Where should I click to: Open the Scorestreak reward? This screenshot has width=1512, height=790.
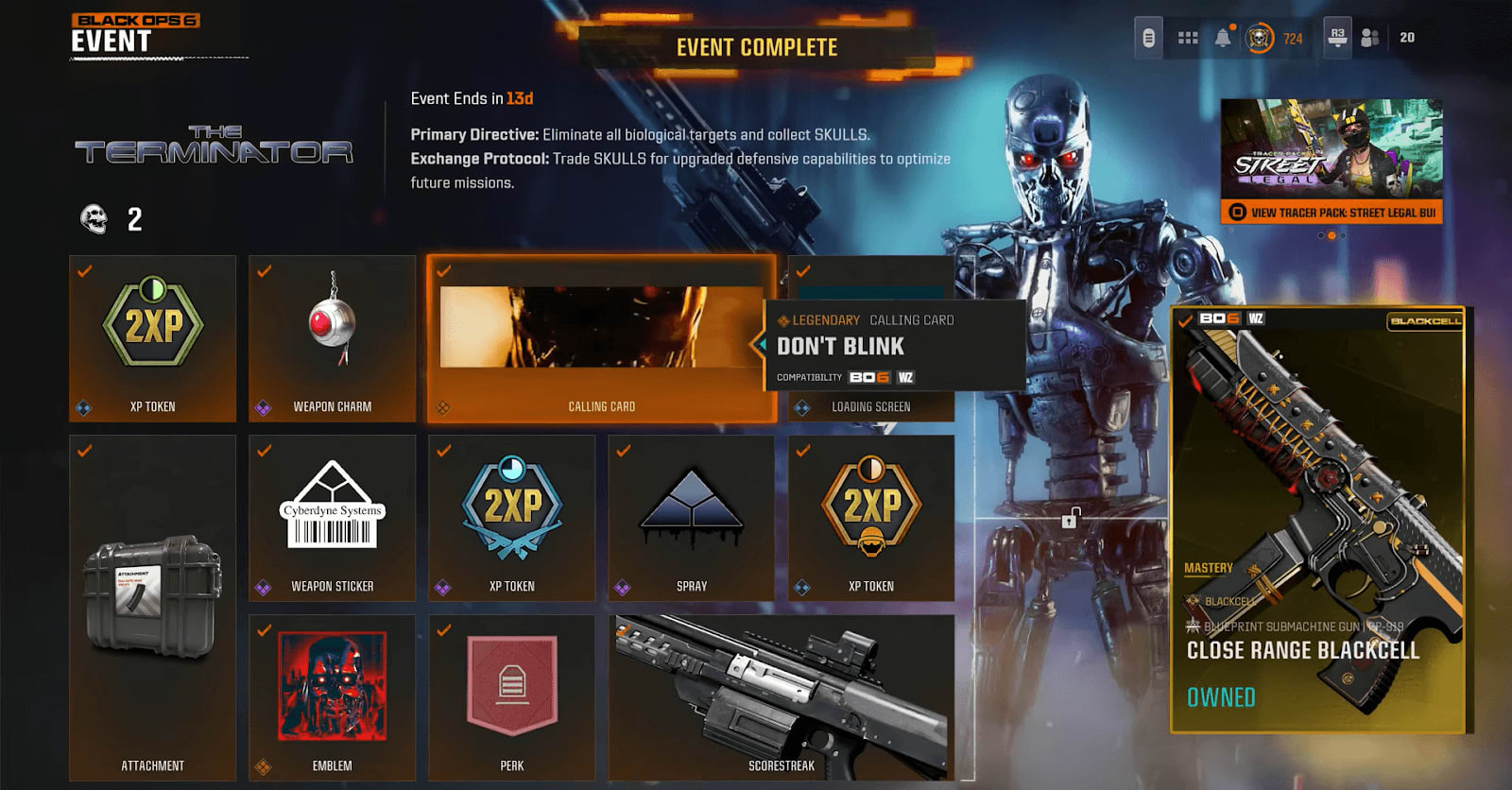click(784, 695)
